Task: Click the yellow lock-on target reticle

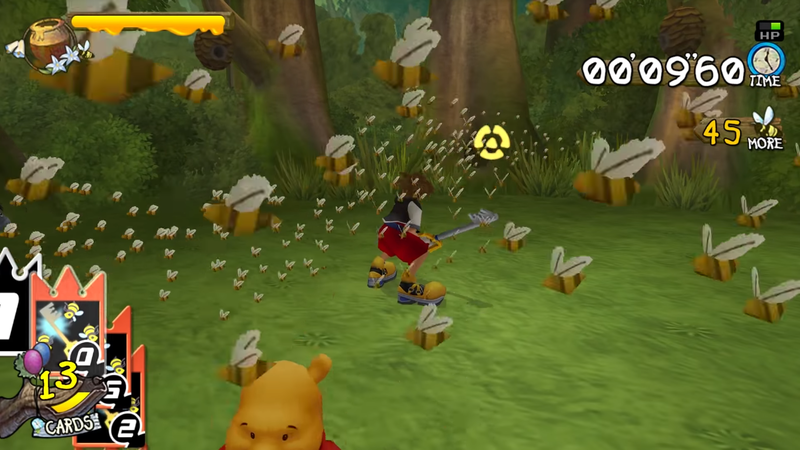Action: coord(488,142)
